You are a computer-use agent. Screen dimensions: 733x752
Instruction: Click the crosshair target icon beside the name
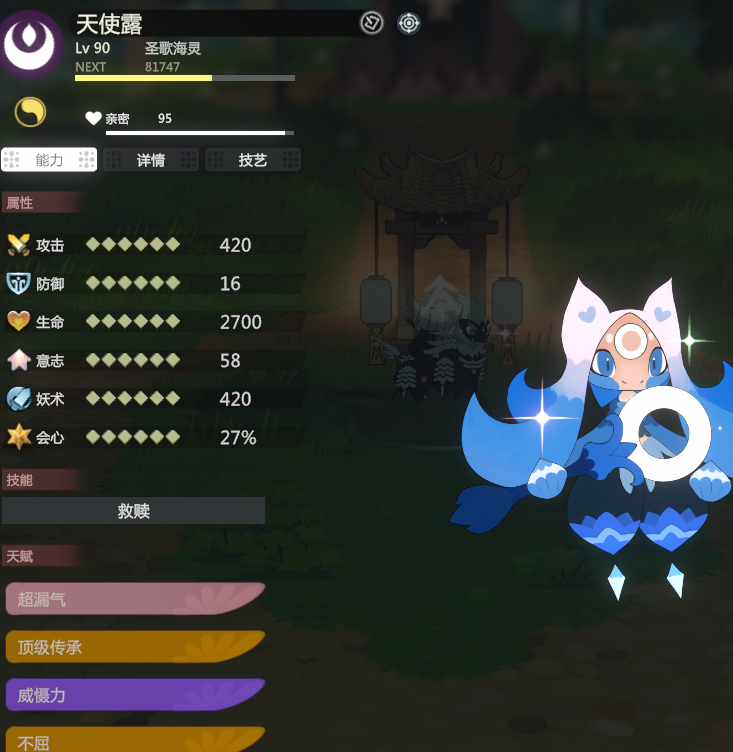409,23
